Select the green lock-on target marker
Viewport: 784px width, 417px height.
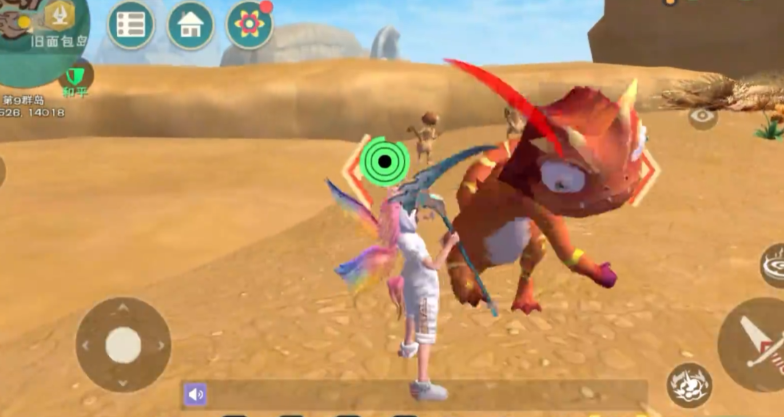pyautogui.click(x=383, y=160)
